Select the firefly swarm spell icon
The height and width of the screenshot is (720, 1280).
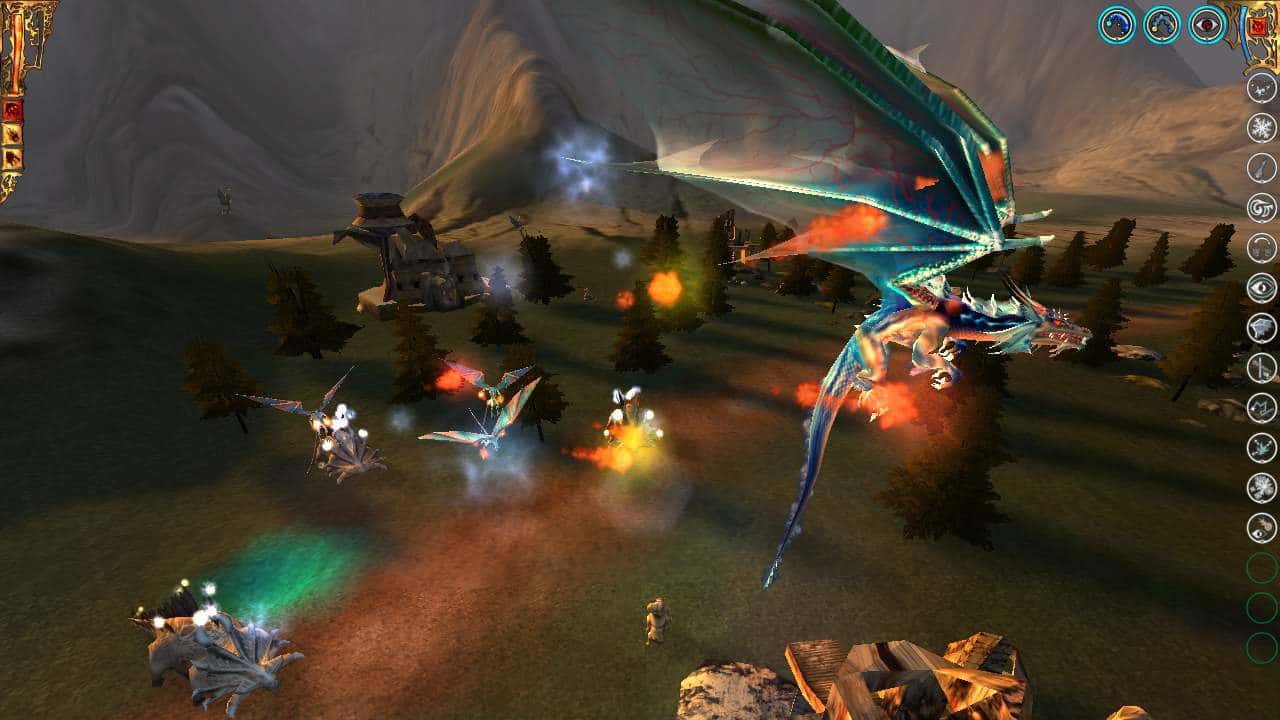1262,88
